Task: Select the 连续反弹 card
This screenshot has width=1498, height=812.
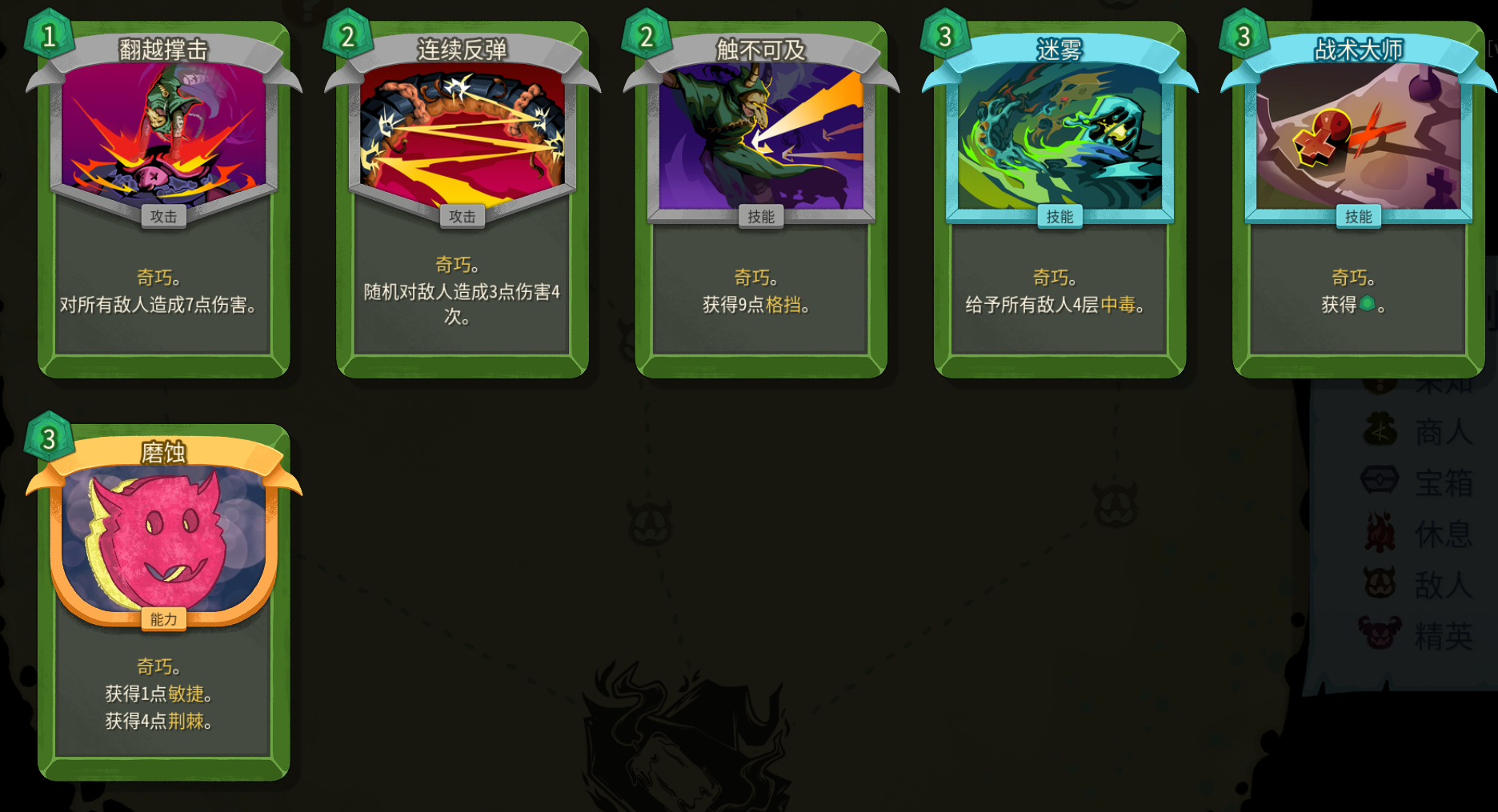Action: (x=463, y=200)
